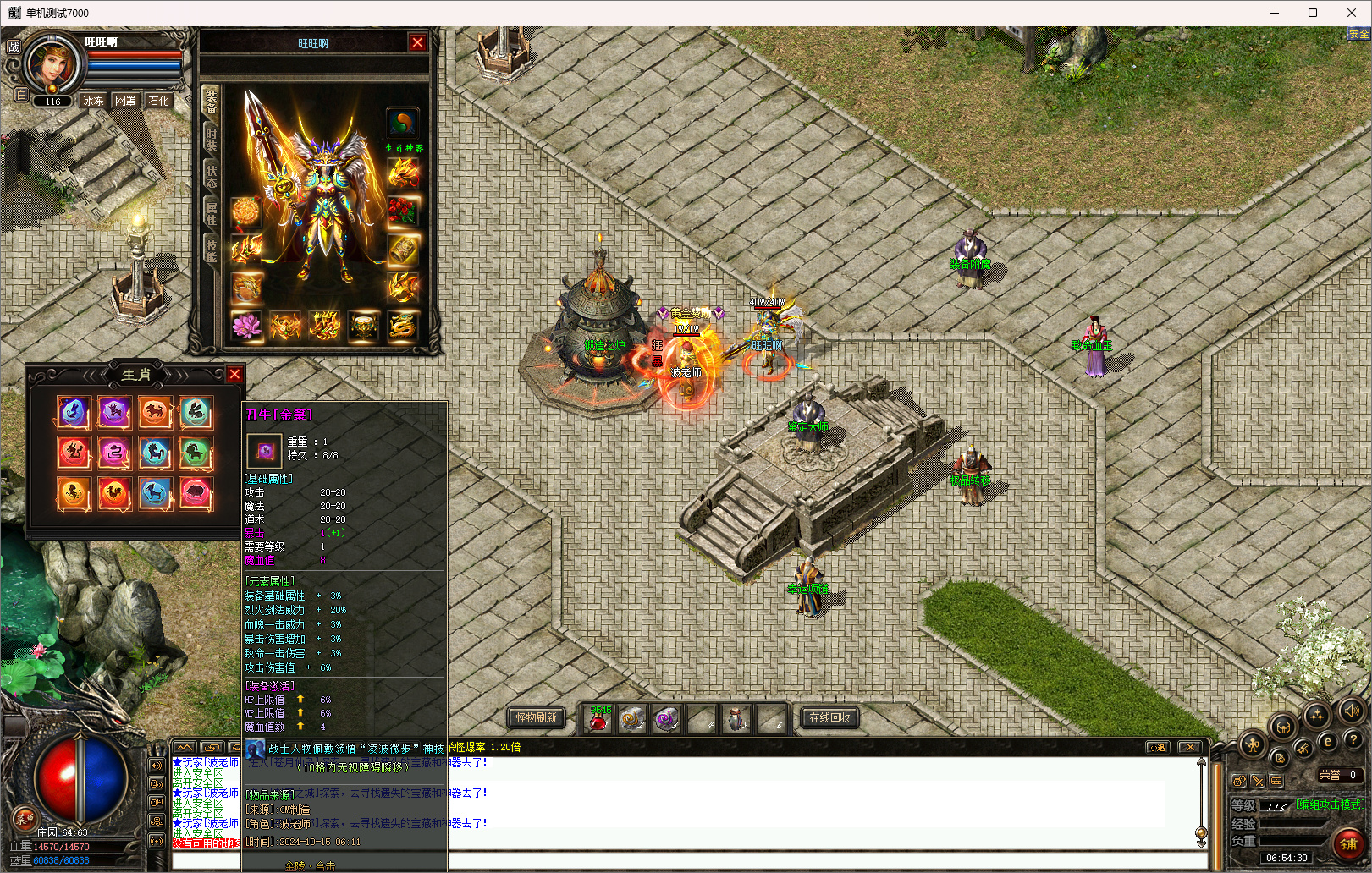Toggle the speaker sound button
Screen dimensions: 1372x873
[1352, 710]
